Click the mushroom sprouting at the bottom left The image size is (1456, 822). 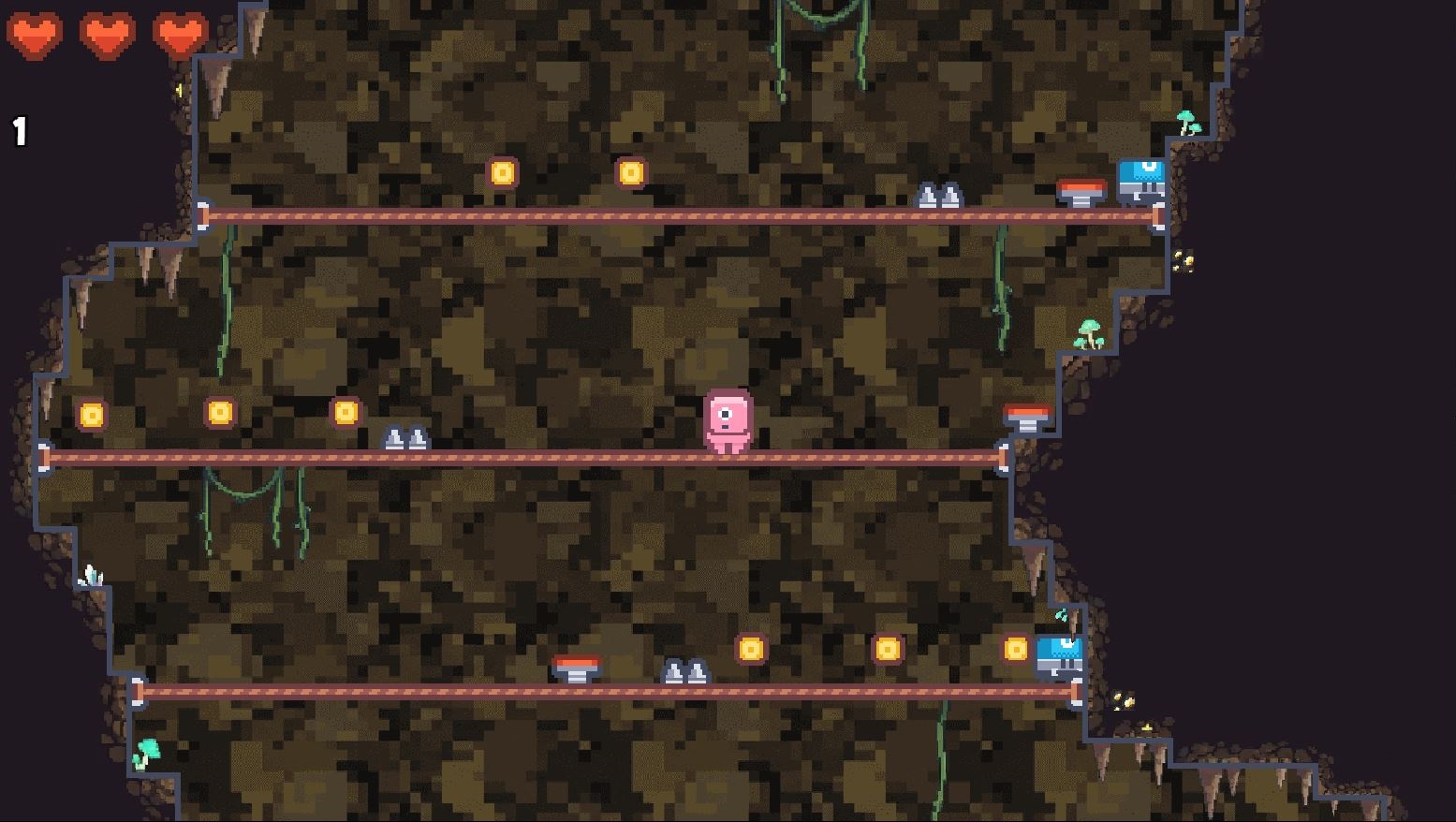[x=148, y=749]
